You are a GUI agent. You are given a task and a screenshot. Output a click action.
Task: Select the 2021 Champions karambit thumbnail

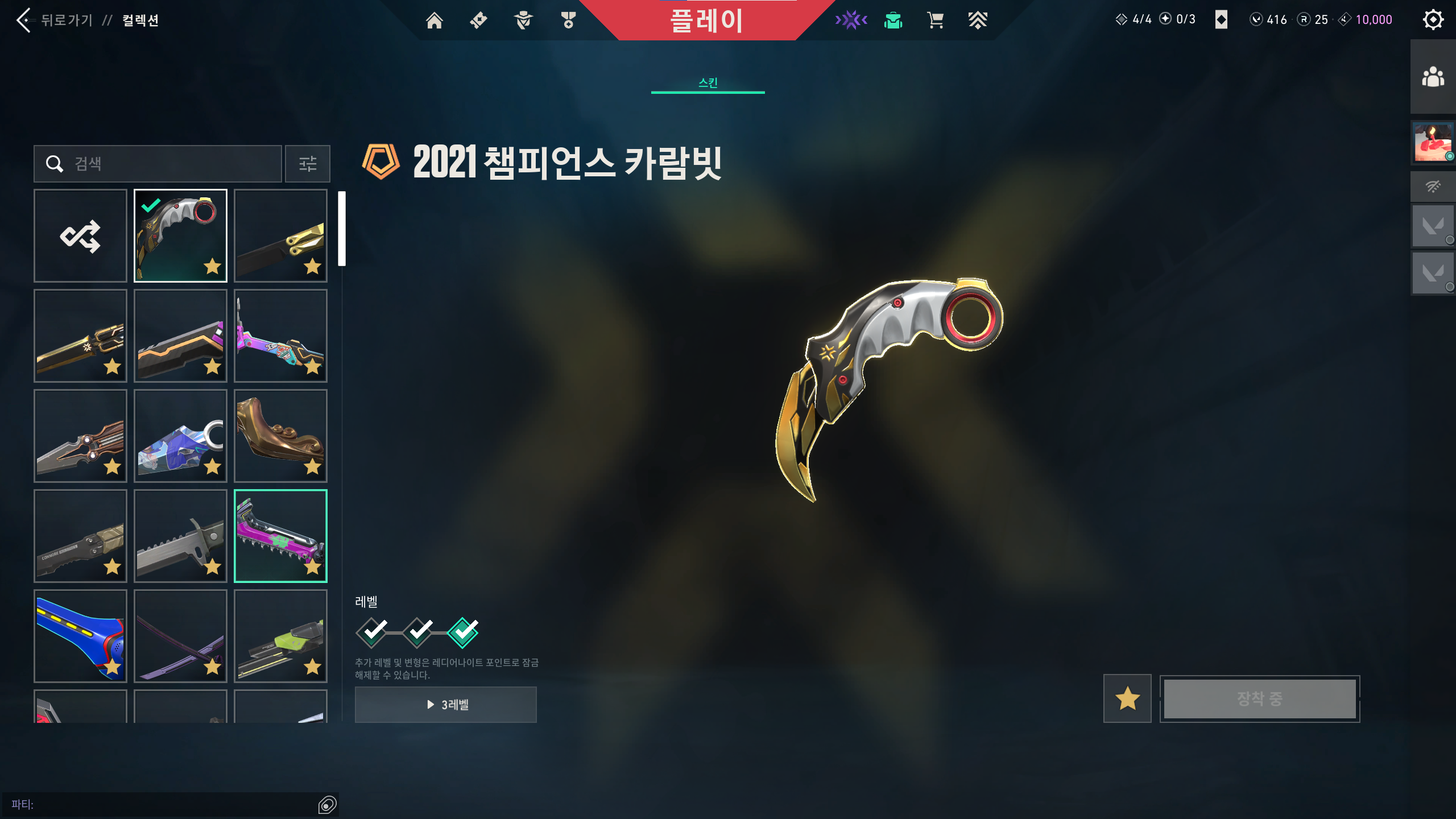(x=180, y=235)
